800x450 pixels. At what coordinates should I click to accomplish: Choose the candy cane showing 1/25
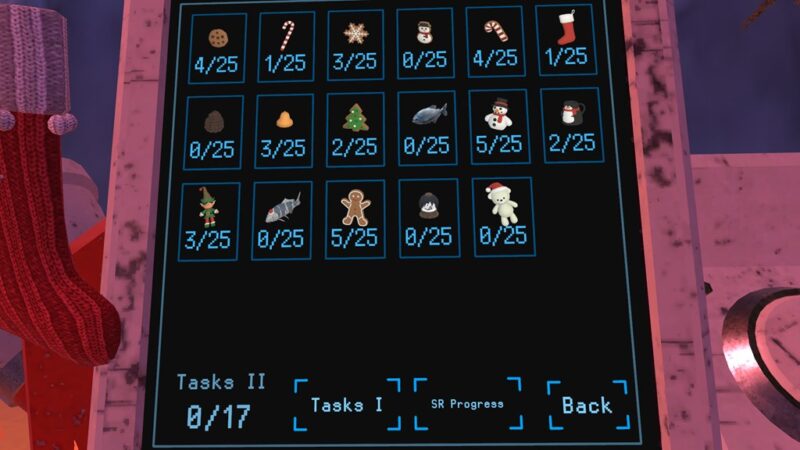click(x=286, y=46)
